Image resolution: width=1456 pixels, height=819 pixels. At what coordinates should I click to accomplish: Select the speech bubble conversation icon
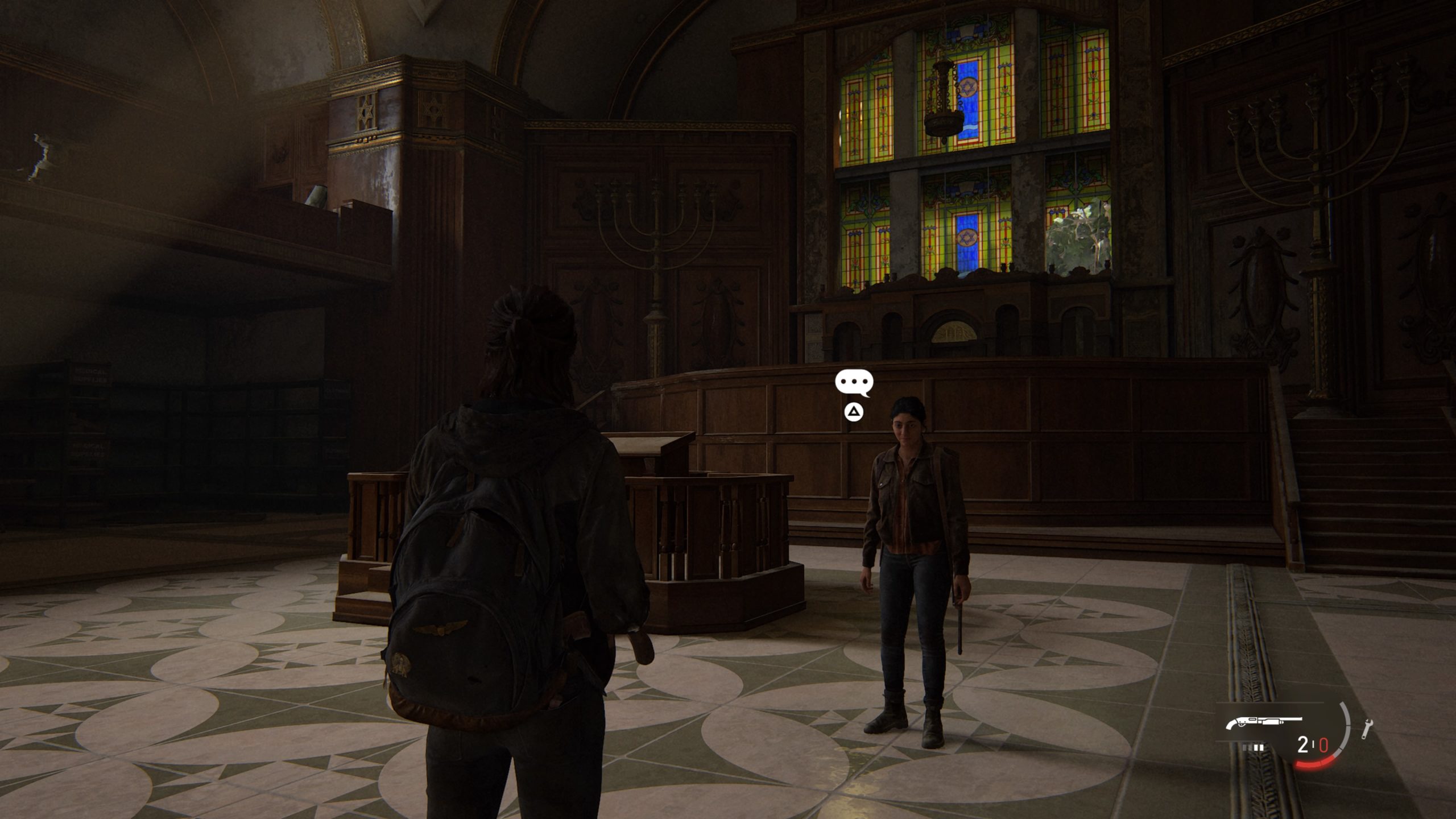(x=854, y=383)
